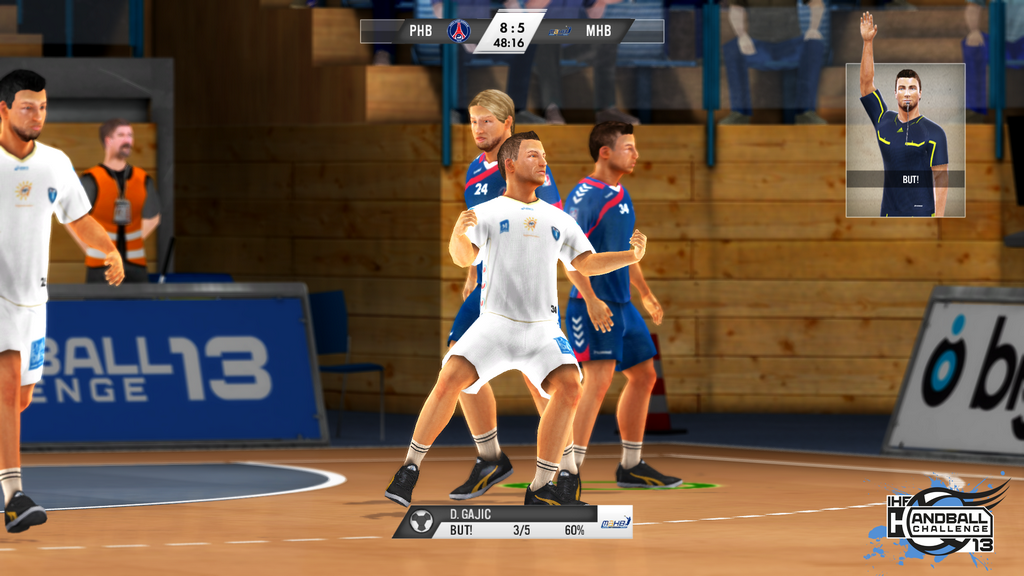Click the D. Gajic player stats banner
1024x576 pixels.
(x=512, y=521)
